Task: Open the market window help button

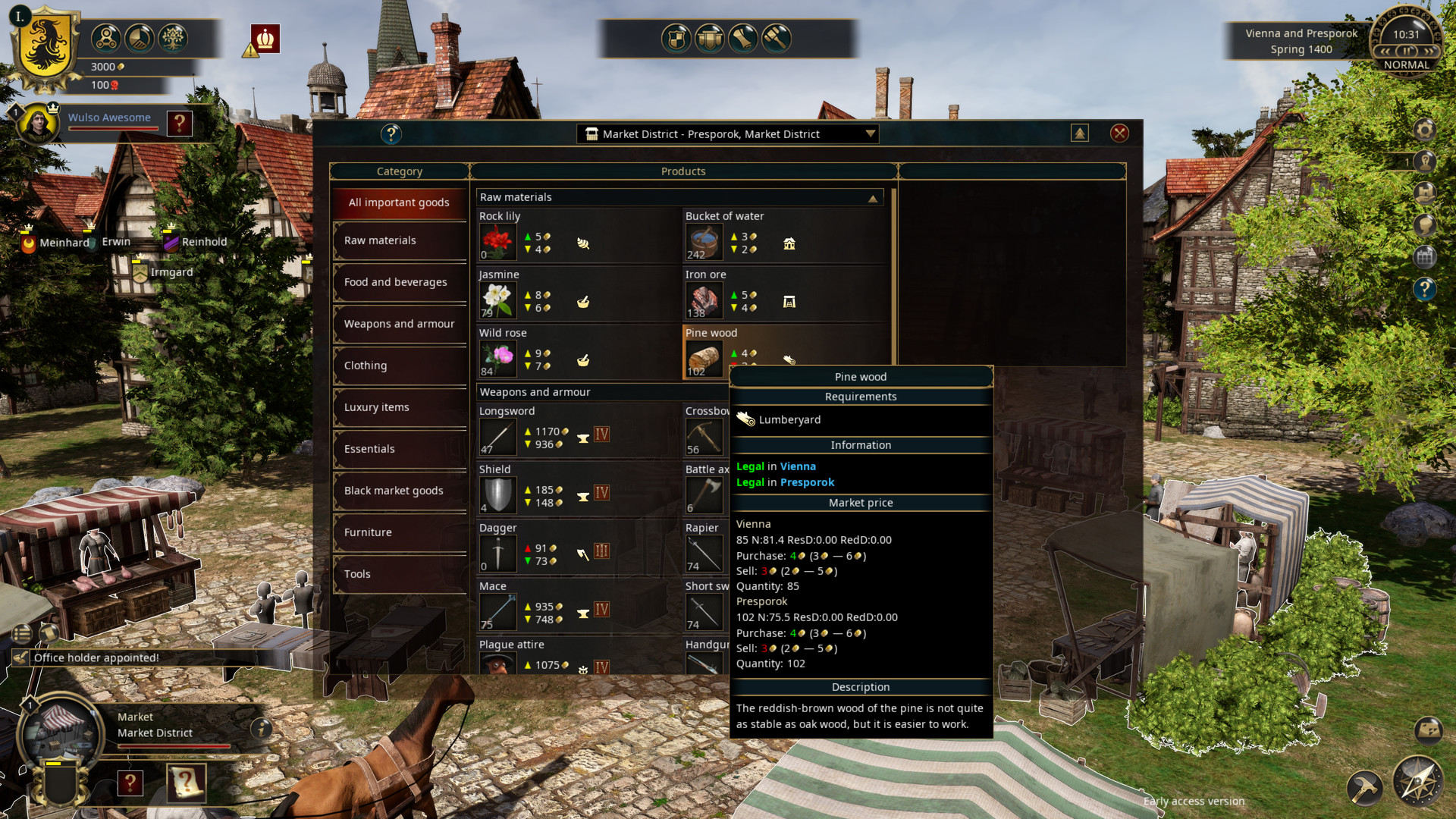Action: point(391,134)
